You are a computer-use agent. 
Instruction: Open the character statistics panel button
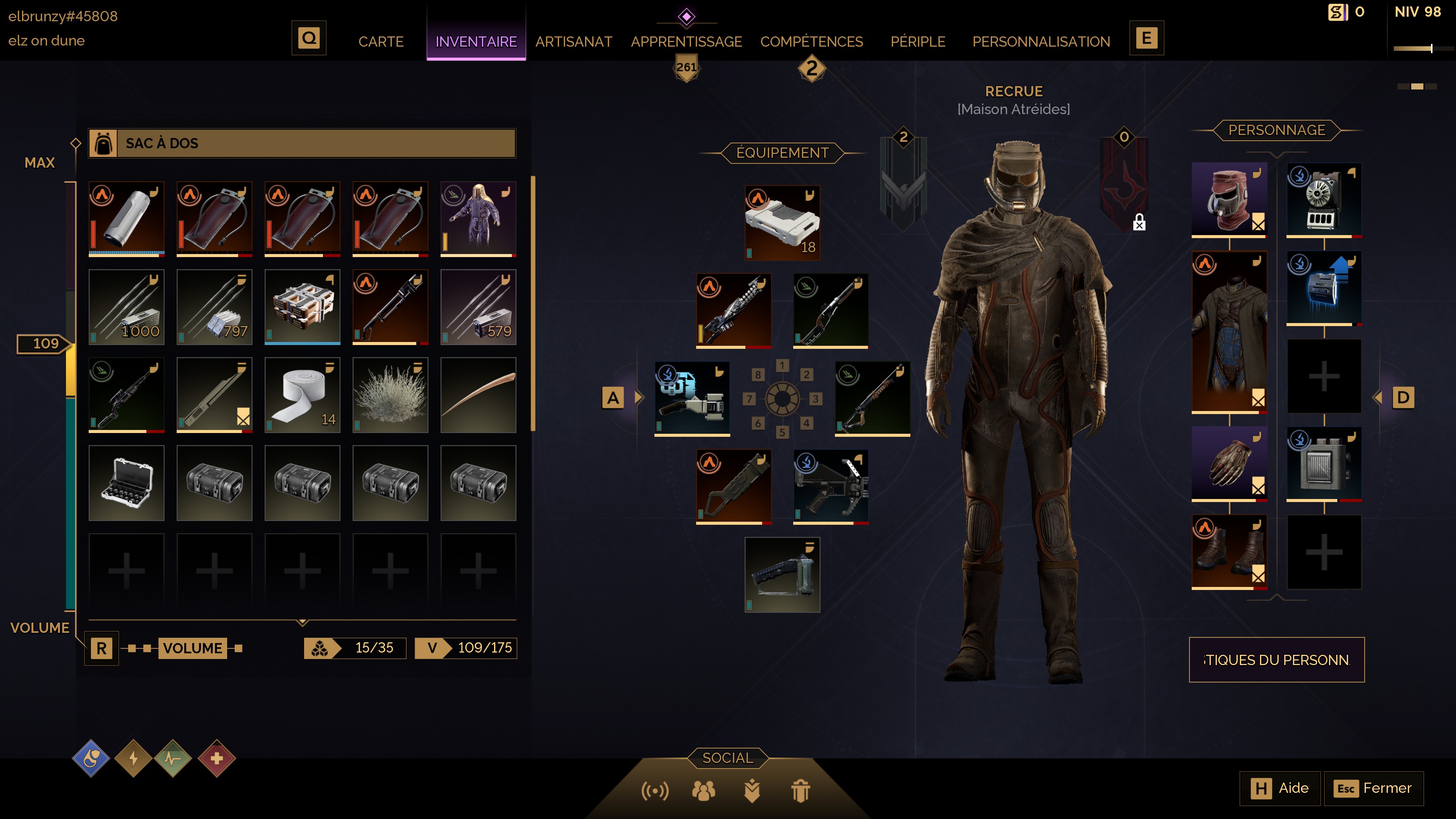1276,660
